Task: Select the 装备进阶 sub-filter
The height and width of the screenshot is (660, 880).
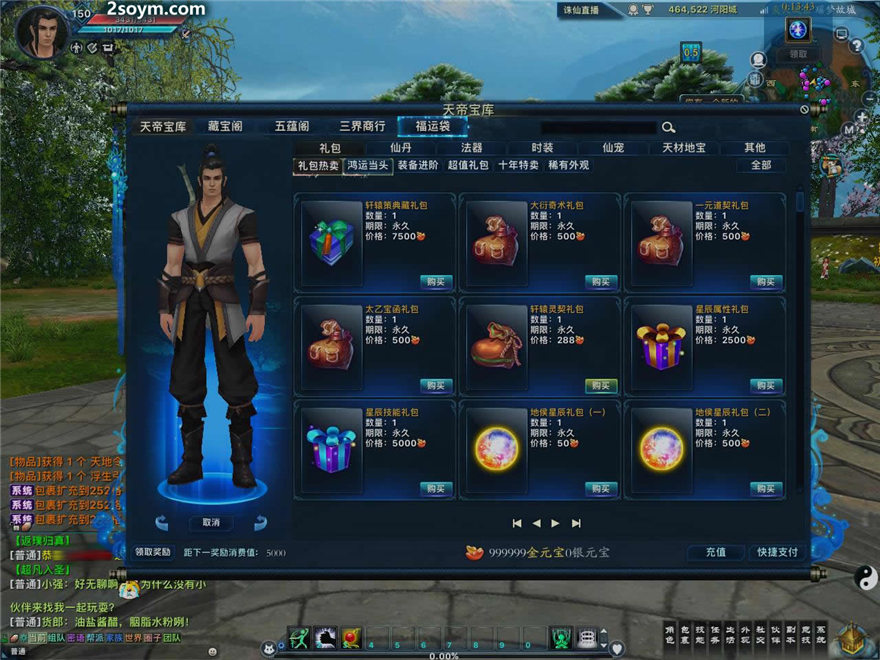Action: click(x=418, y=166)
